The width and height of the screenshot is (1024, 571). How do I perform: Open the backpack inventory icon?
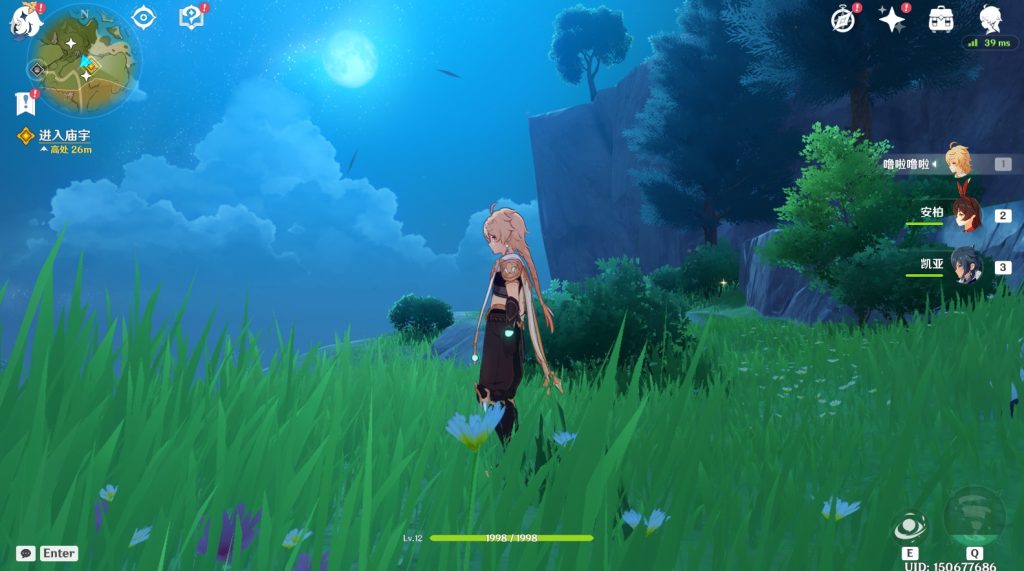coord(940,19)
